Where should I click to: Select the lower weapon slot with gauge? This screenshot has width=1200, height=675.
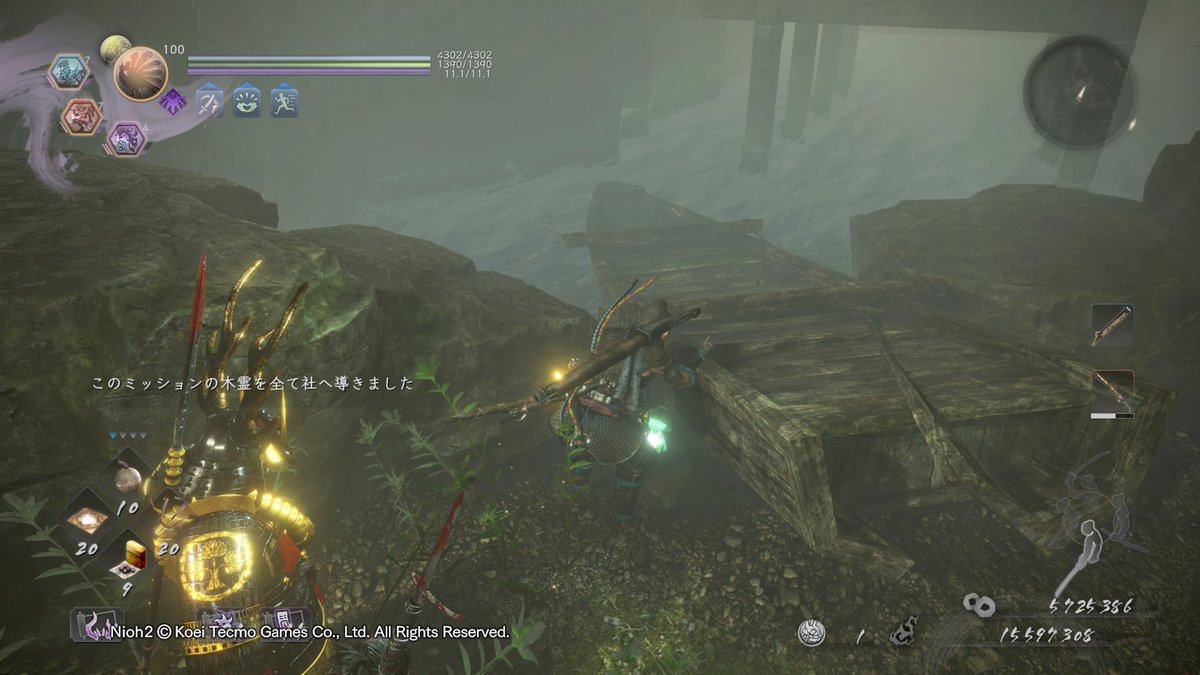(1112, 393)
